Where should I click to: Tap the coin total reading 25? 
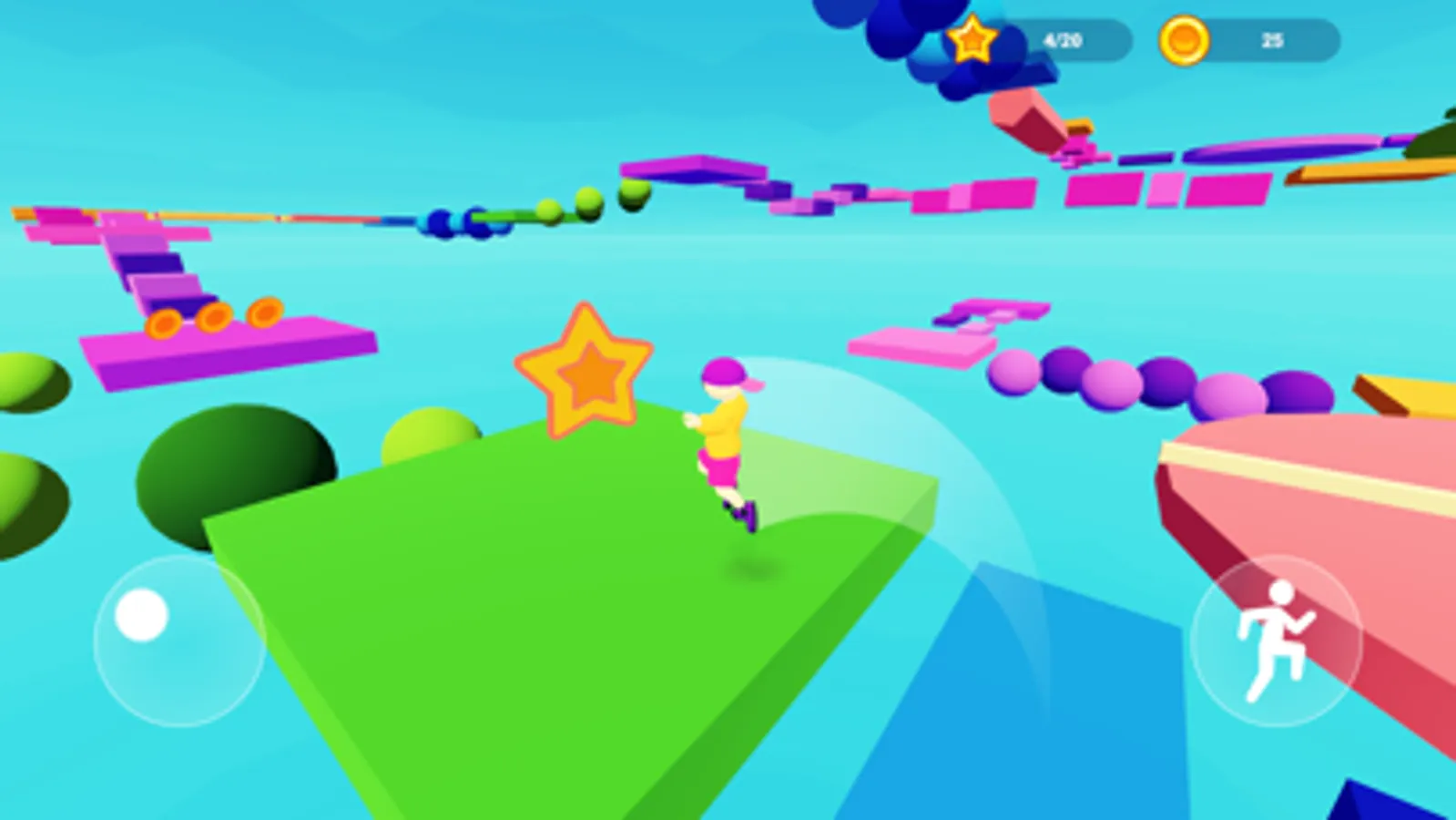(1273, 39)
